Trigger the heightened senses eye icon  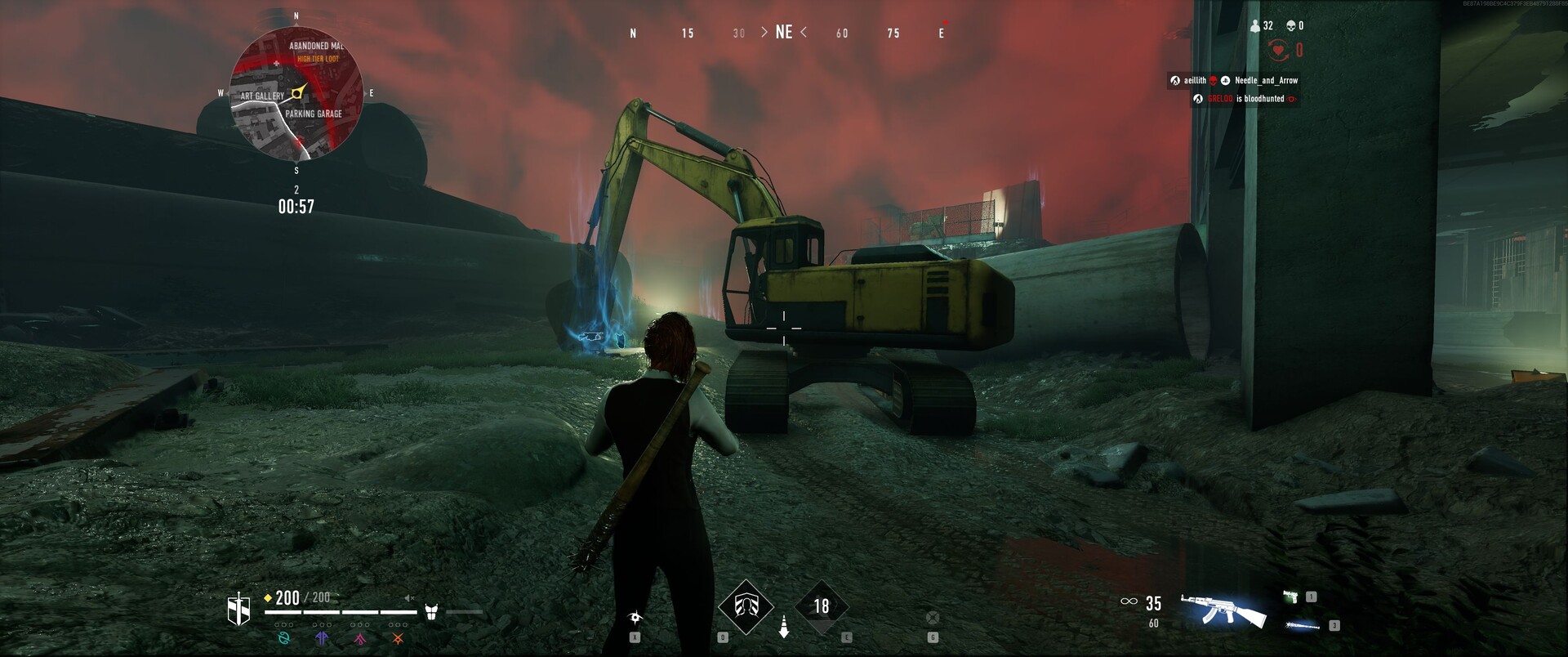pyautogui.click(x=635, y=618)
